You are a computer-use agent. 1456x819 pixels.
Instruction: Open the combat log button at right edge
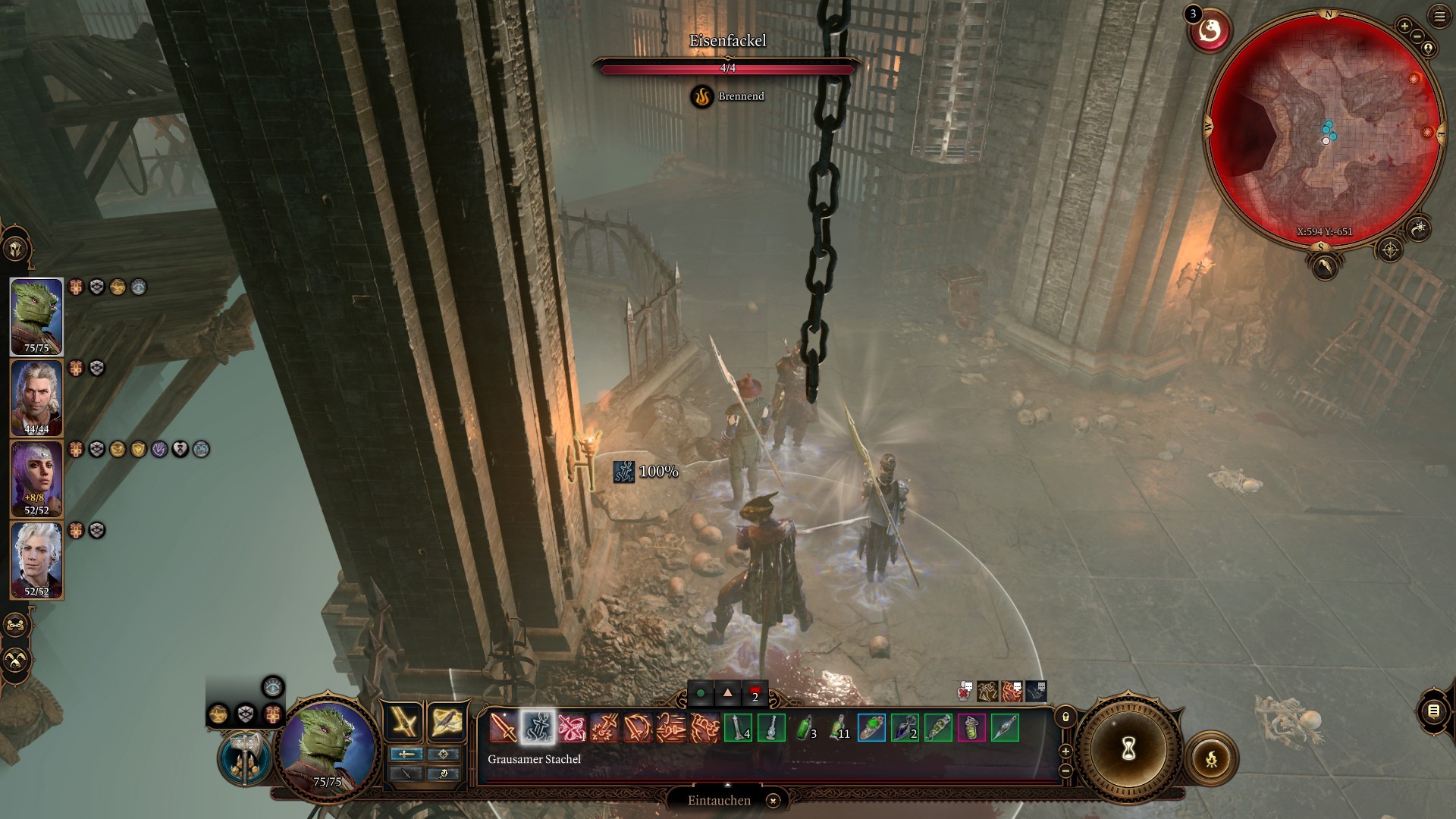(1432, 711)
